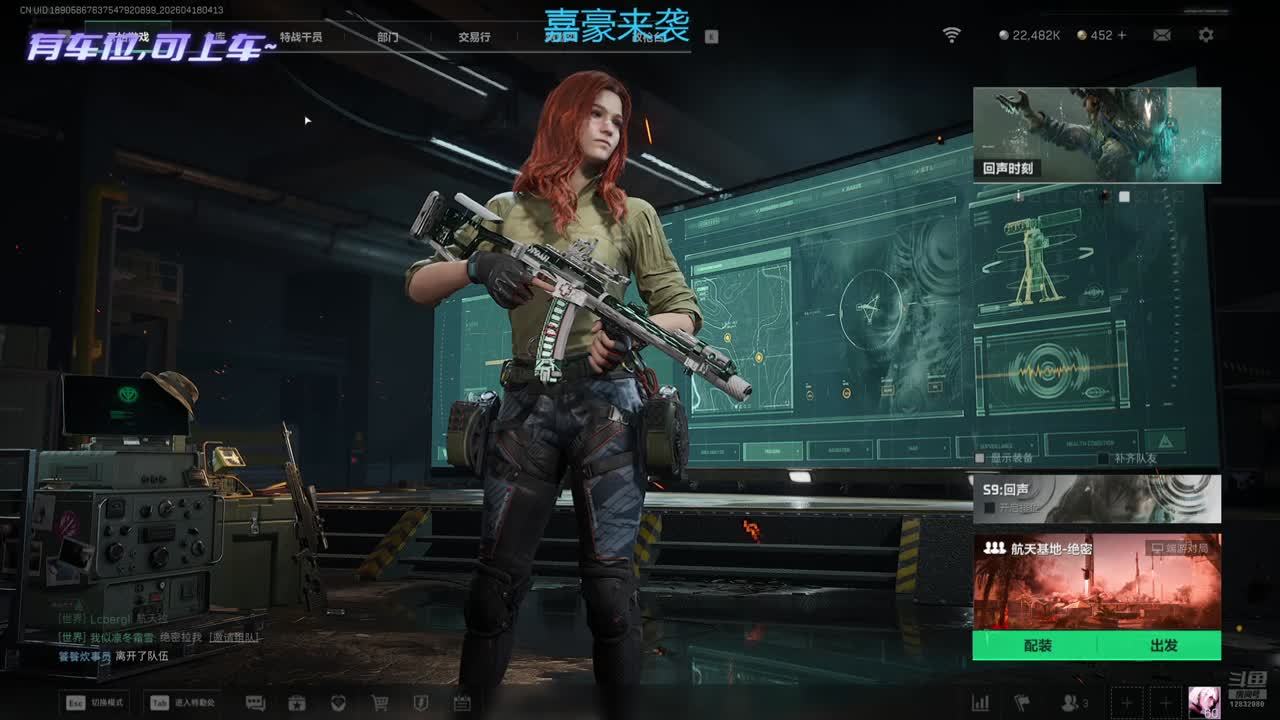Image resolution: width=1280 pixels, height=720 pixels.
Task: Open the settings gear icon
Action: pos(1206,35)
